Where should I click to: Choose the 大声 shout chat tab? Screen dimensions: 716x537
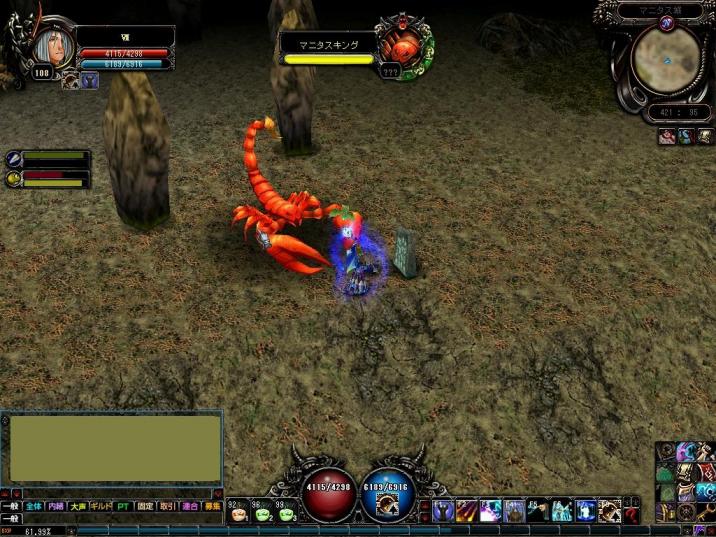[78, 507]
